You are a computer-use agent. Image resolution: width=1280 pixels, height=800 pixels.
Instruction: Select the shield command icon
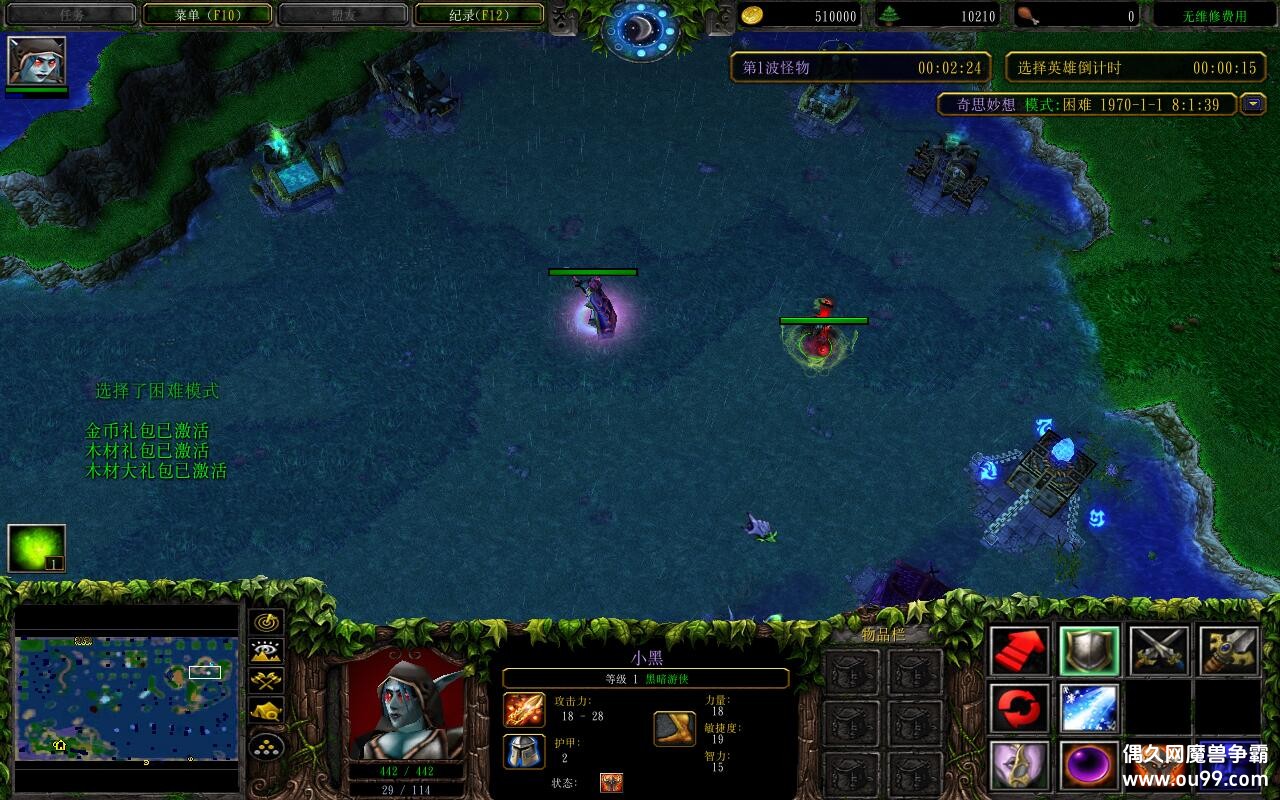tap(1089, 651)
